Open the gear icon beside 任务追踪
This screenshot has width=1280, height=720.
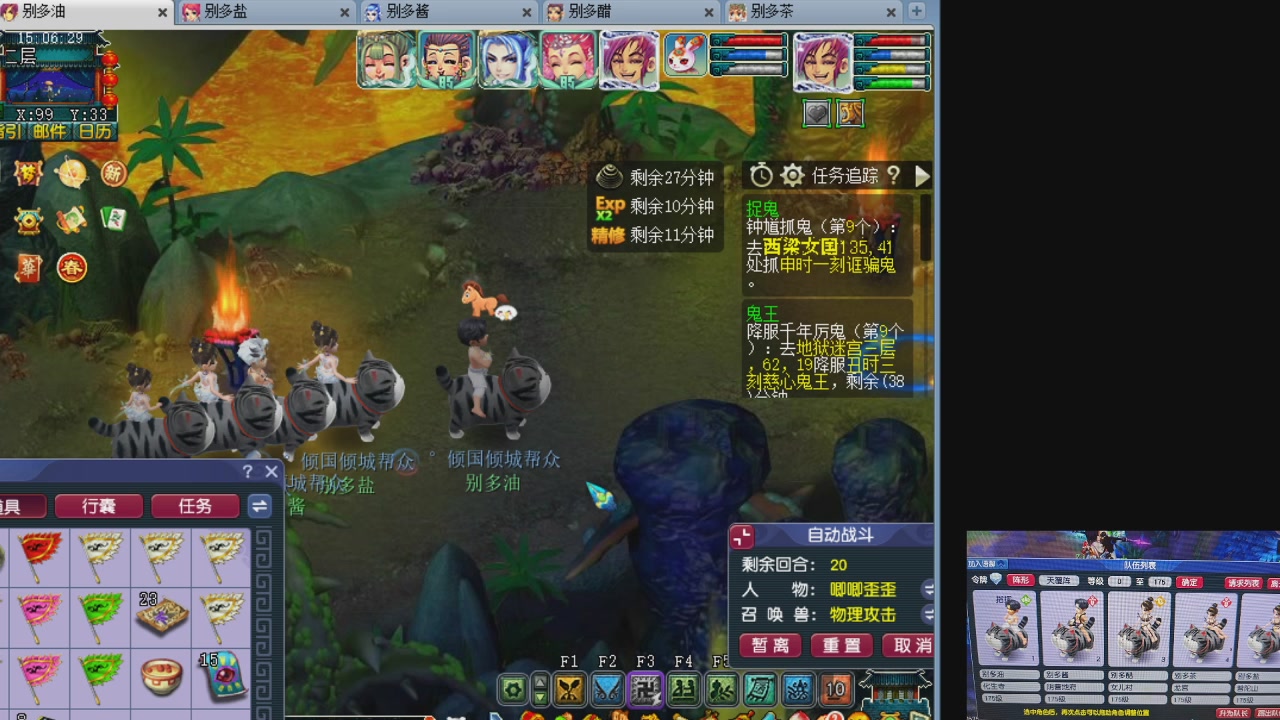tap(792, 175)
